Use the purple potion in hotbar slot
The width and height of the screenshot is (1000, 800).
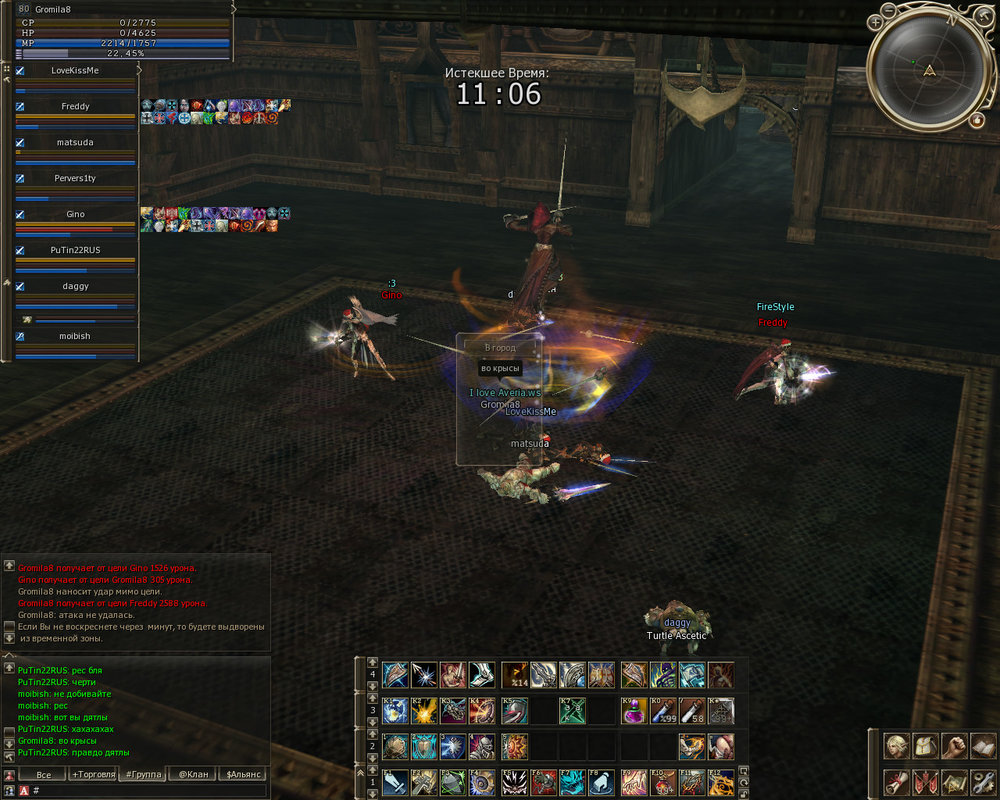tap(633, 711)
